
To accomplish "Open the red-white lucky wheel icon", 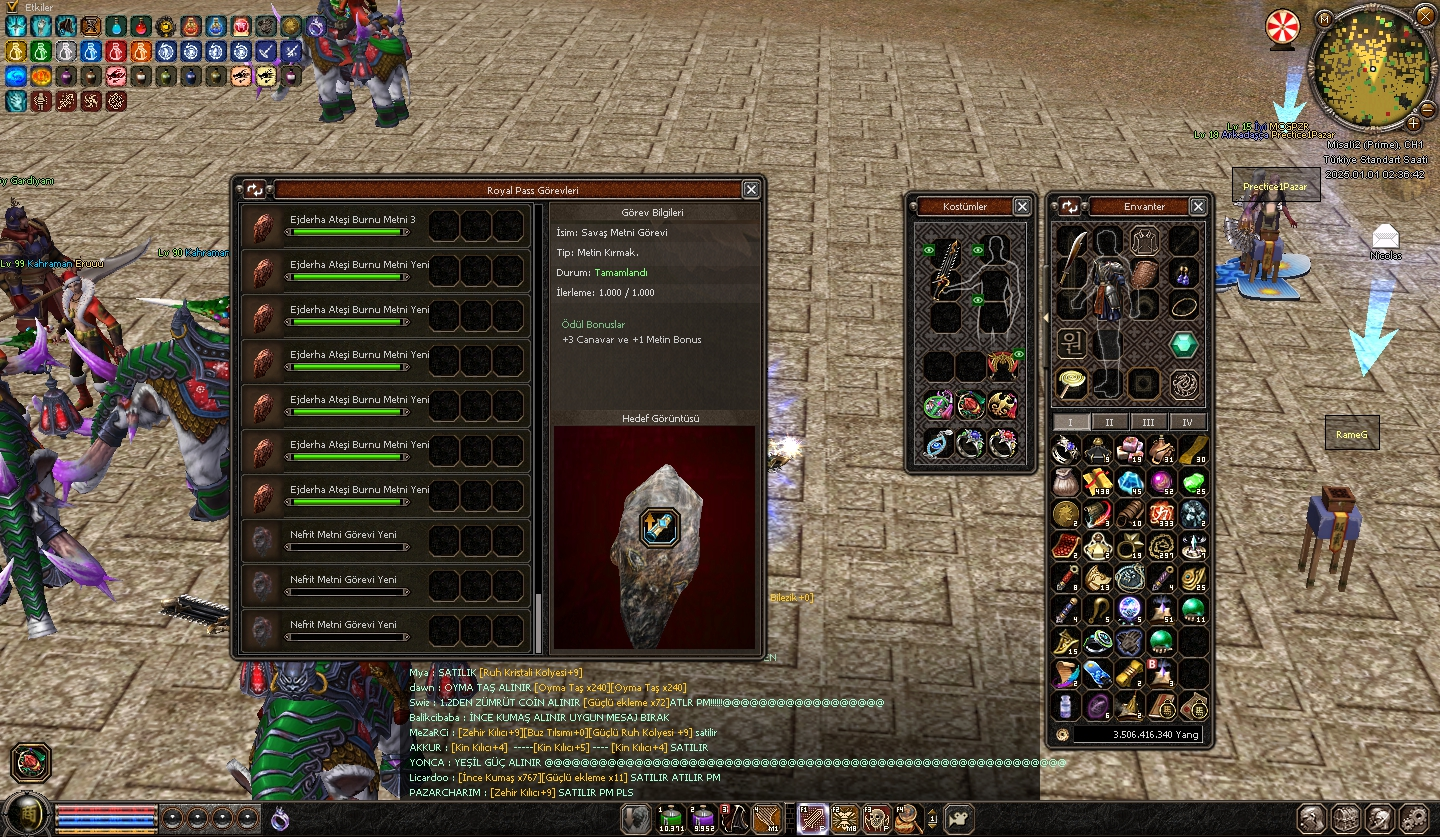I will coord(1282,27).
